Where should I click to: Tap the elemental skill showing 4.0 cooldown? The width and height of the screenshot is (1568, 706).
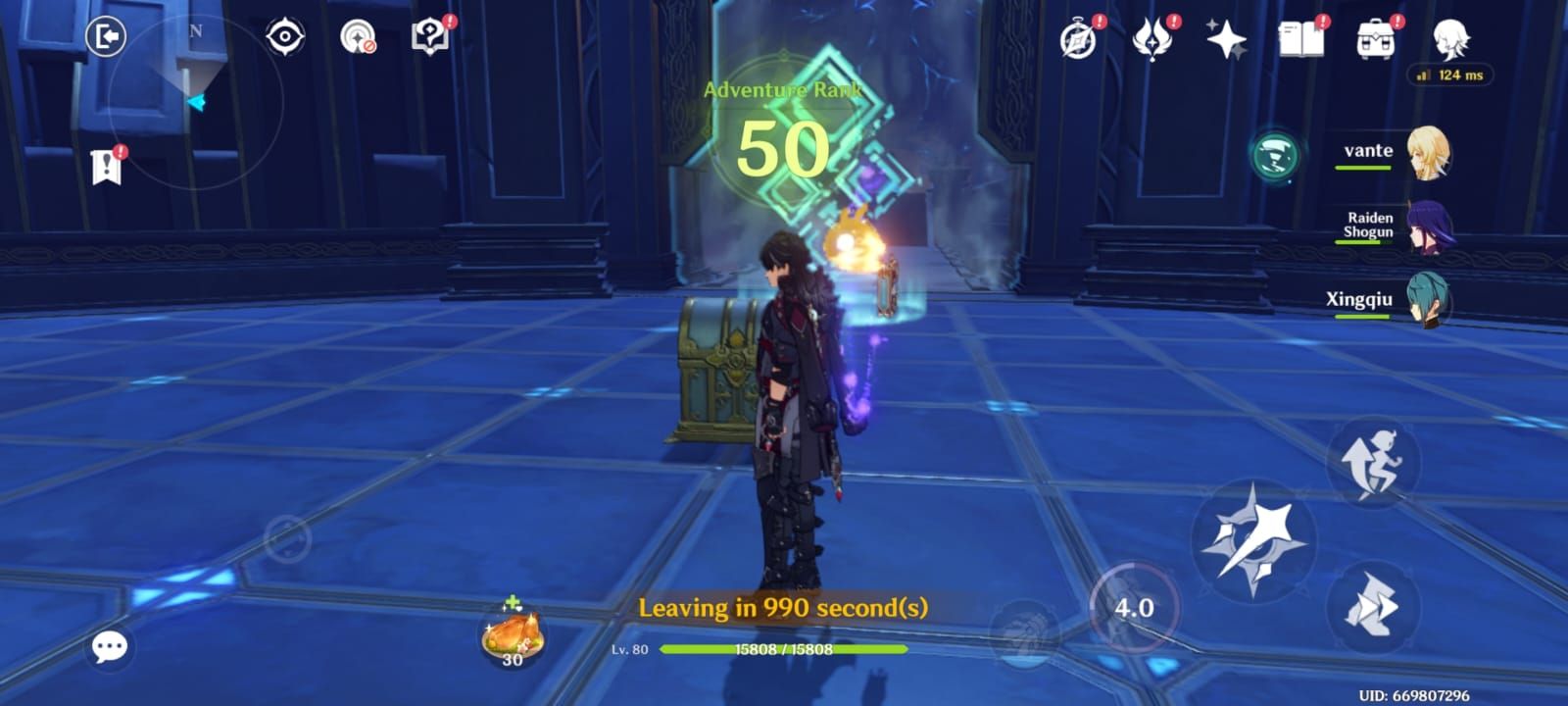1137,606
